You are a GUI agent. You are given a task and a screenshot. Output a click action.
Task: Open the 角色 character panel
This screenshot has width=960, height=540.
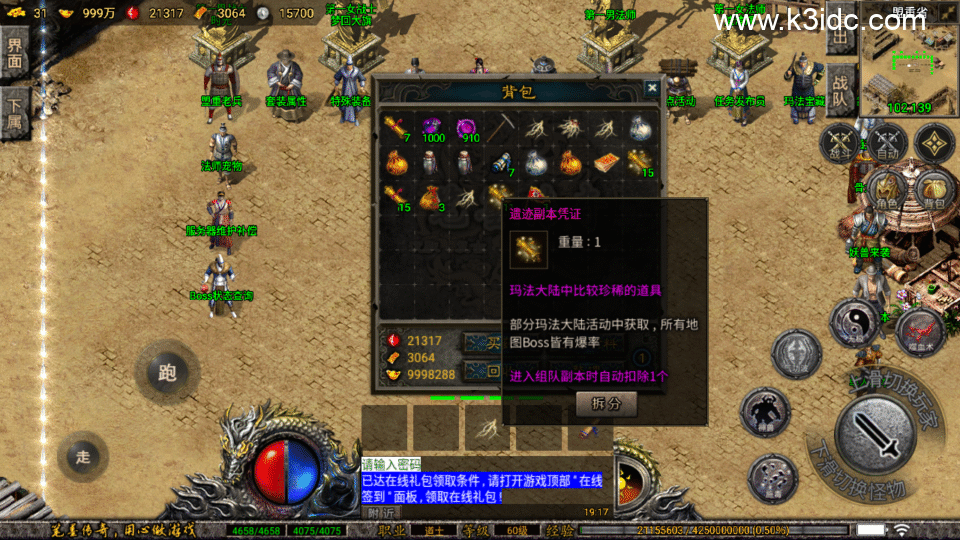(886, 188)
